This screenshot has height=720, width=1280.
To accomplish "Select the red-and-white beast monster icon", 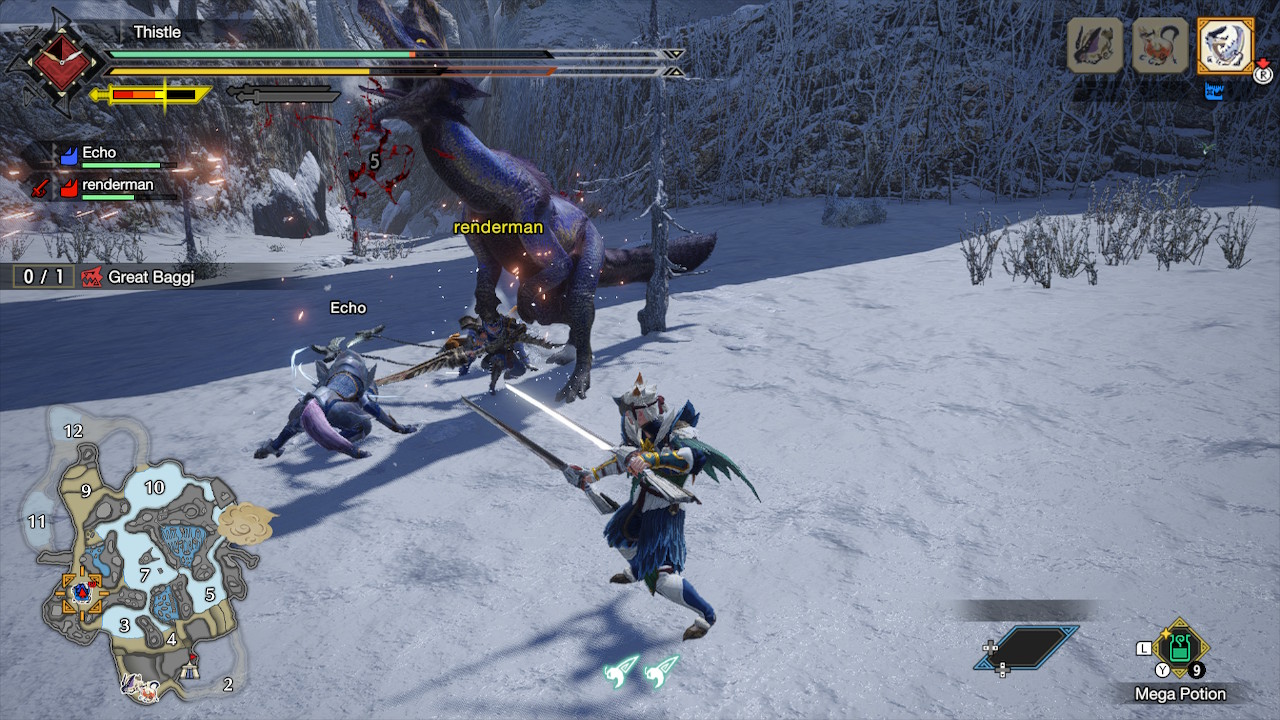I will 1160,45.
